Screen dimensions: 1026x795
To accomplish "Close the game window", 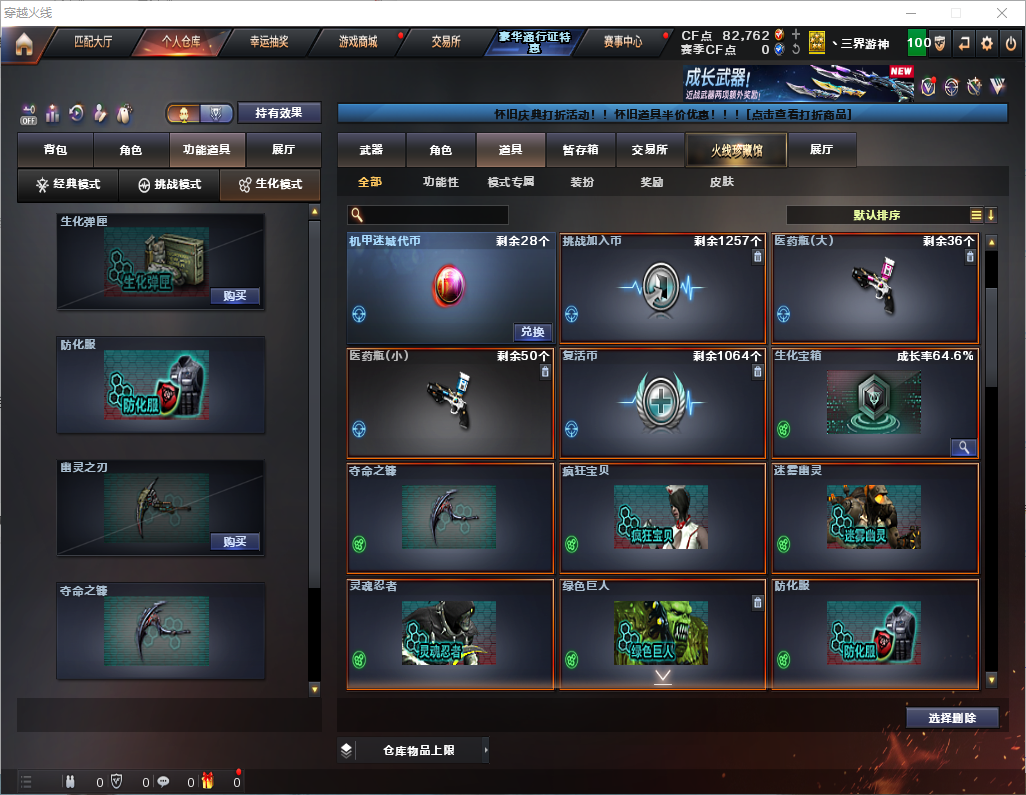I will coord(1002,13).
